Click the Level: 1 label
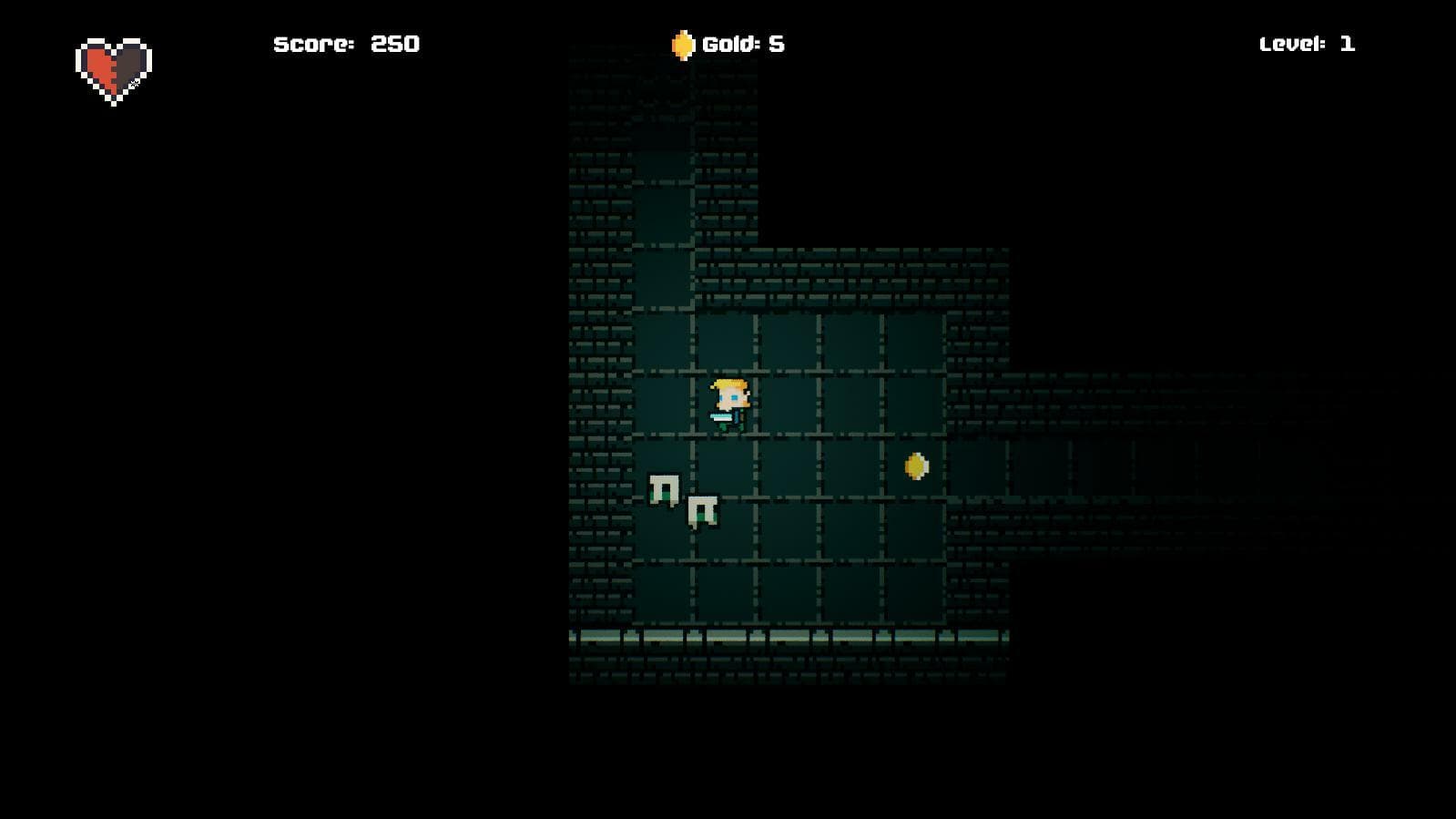The height and width of the screenshot is (819, 1456). (x=1307, y=43)
